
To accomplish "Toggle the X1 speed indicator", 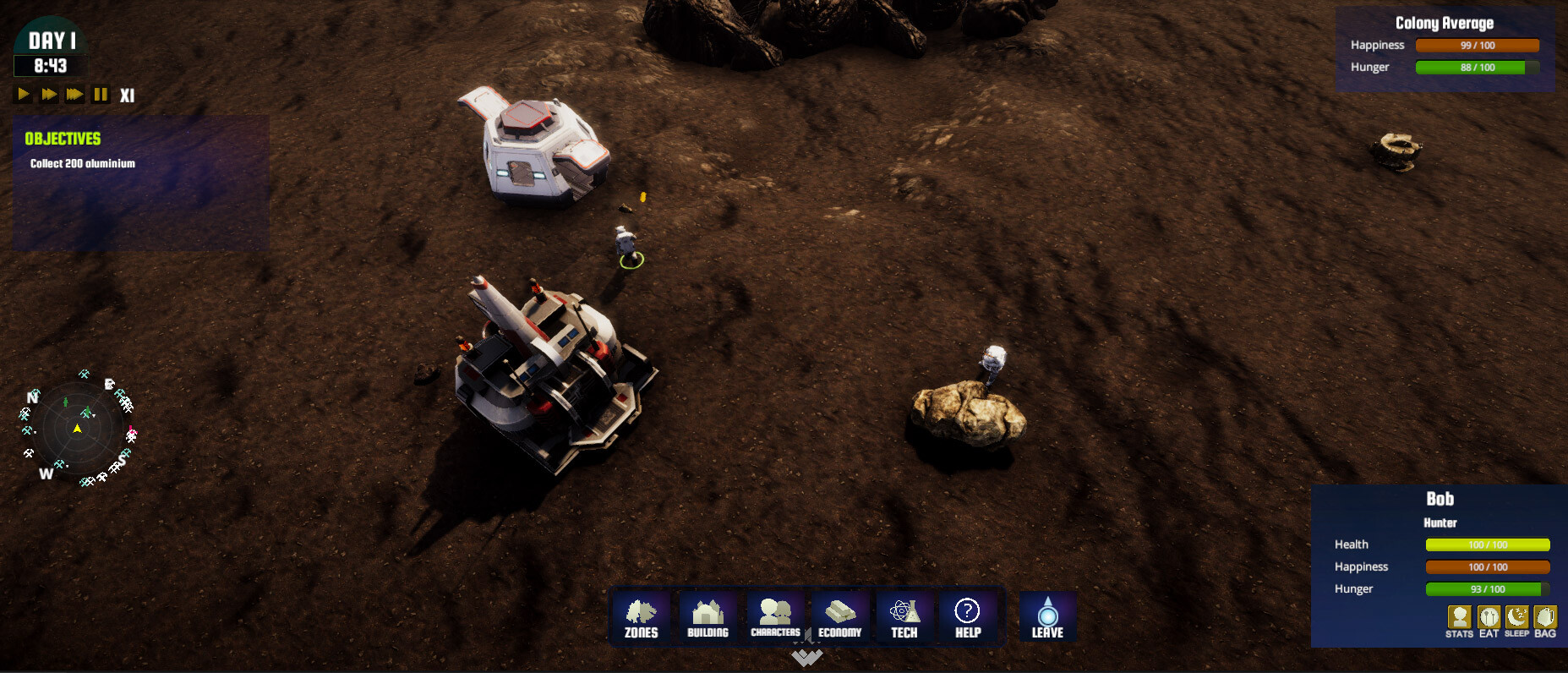I will [x=128, y=95].
